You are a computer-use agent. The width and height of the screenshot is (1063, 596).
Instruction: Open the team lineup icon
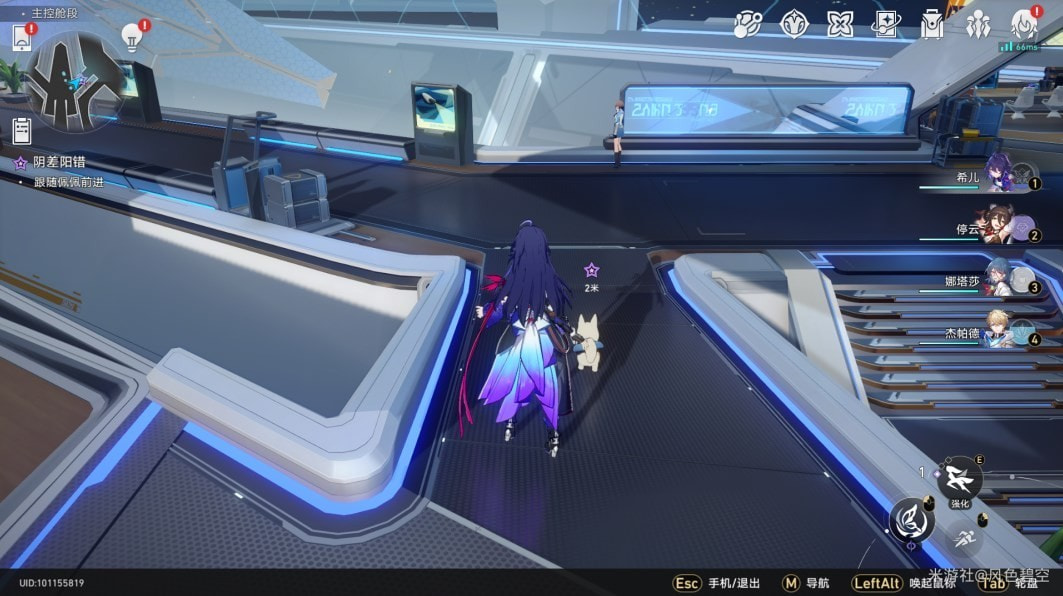point(977,25)
